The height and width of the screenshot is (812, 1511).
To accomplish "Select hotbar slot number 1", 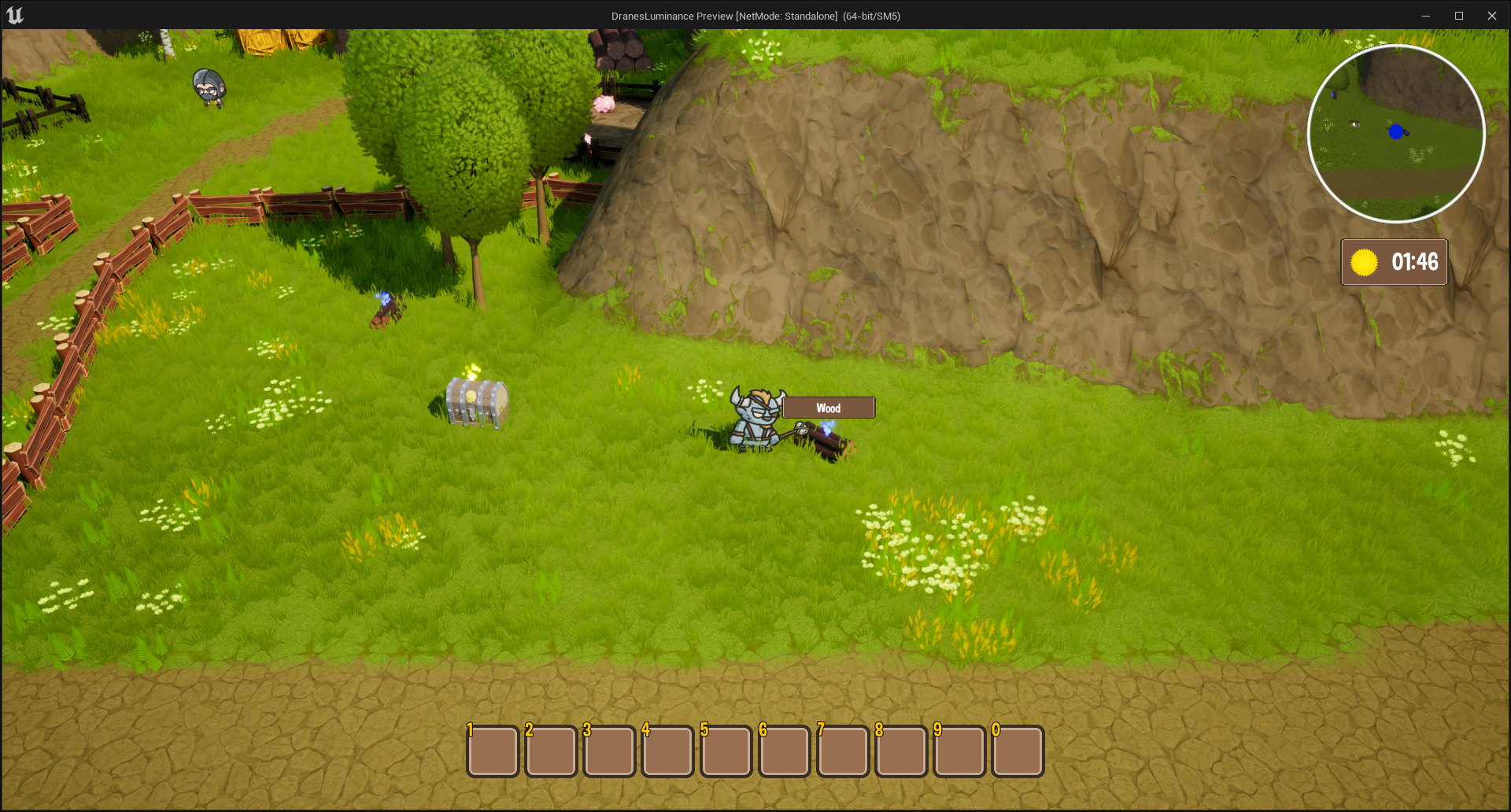I will point(493,751).
